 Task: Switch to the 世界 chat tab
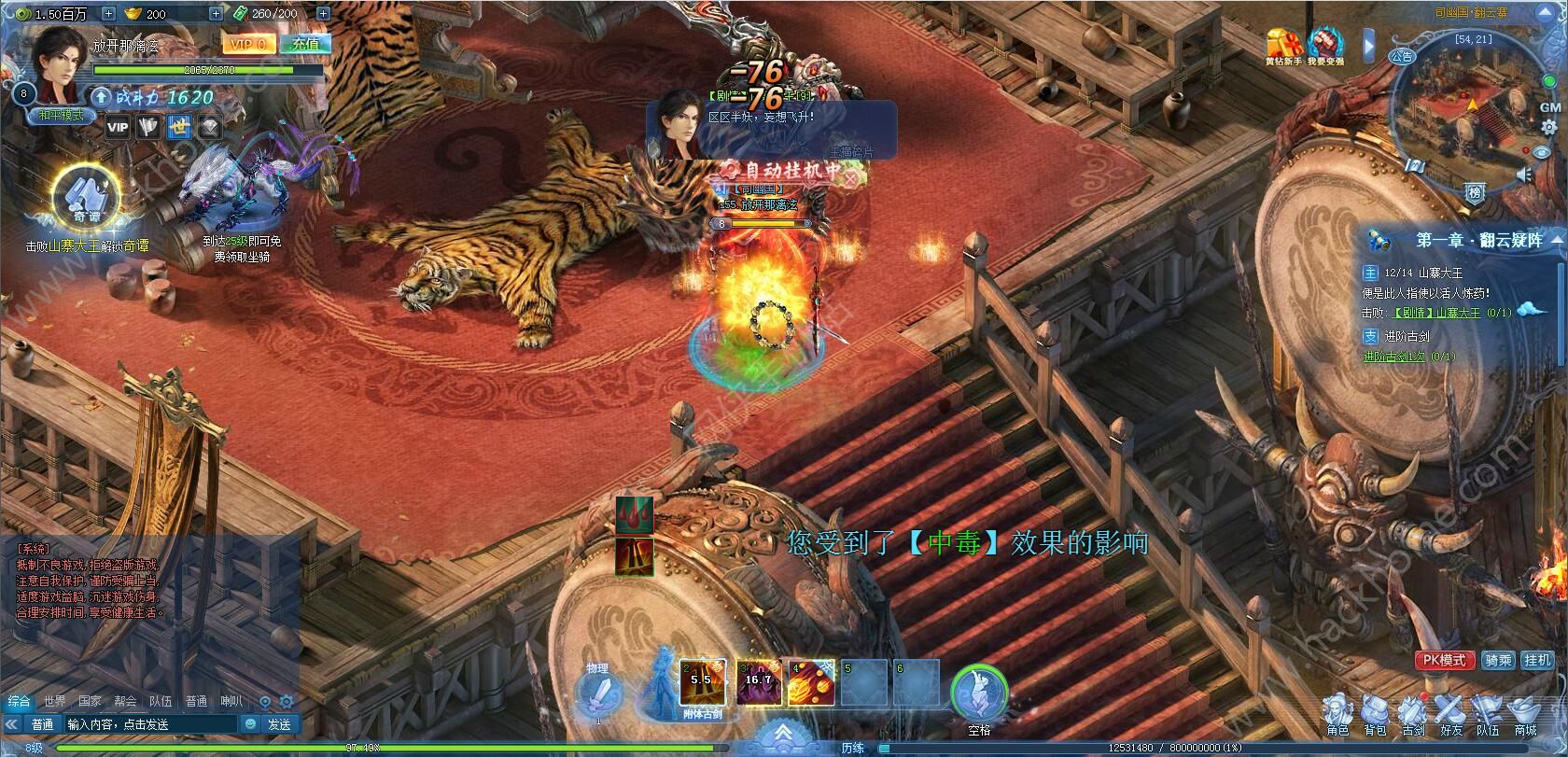(x=54, y=701)
